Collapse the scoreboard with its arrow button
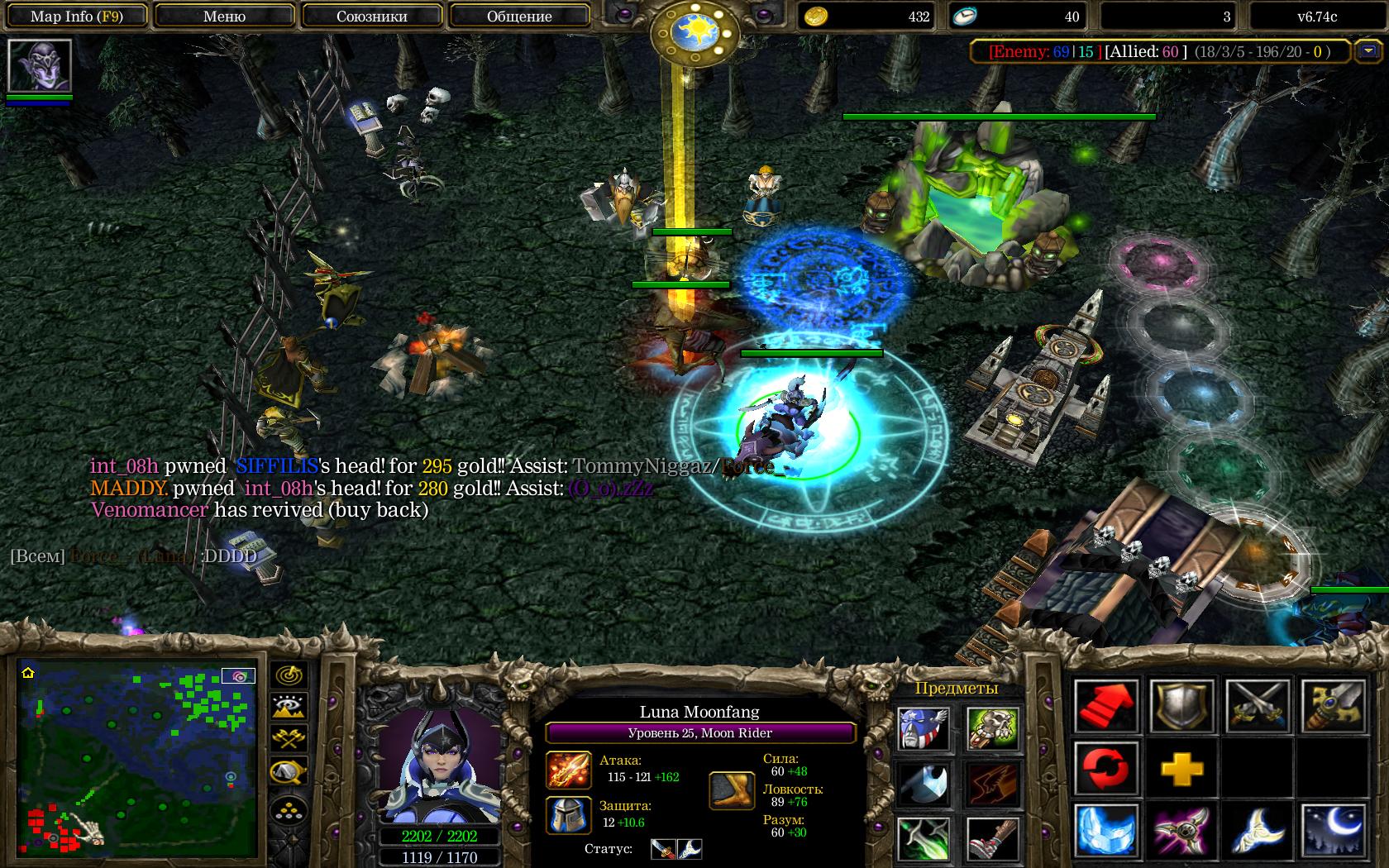1389x868 pixels. [1365, 51]
